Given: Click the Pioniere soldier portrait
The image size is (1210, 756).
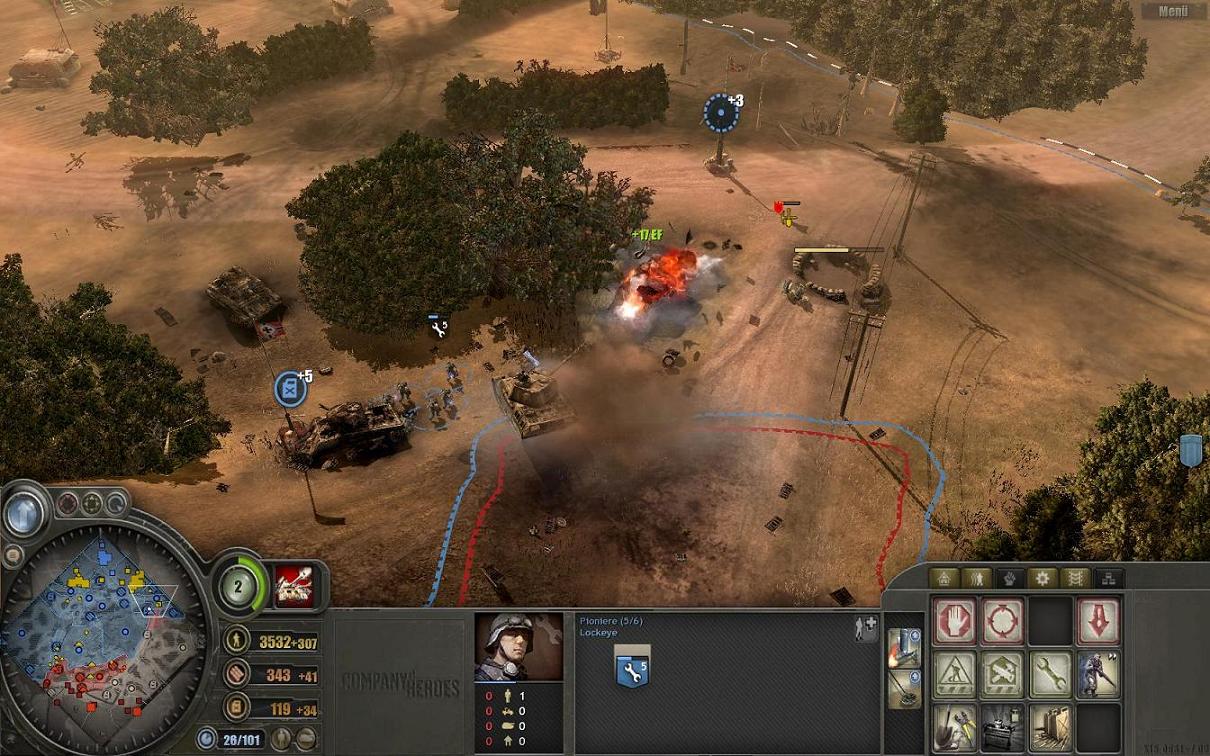Looking at the screenshot, I should coord(518,647).
